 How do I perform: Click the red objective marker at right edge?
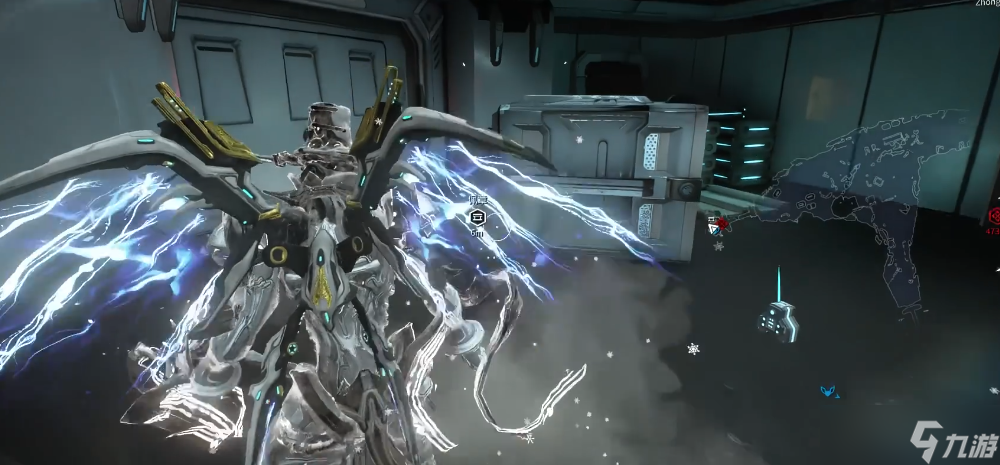994,215
